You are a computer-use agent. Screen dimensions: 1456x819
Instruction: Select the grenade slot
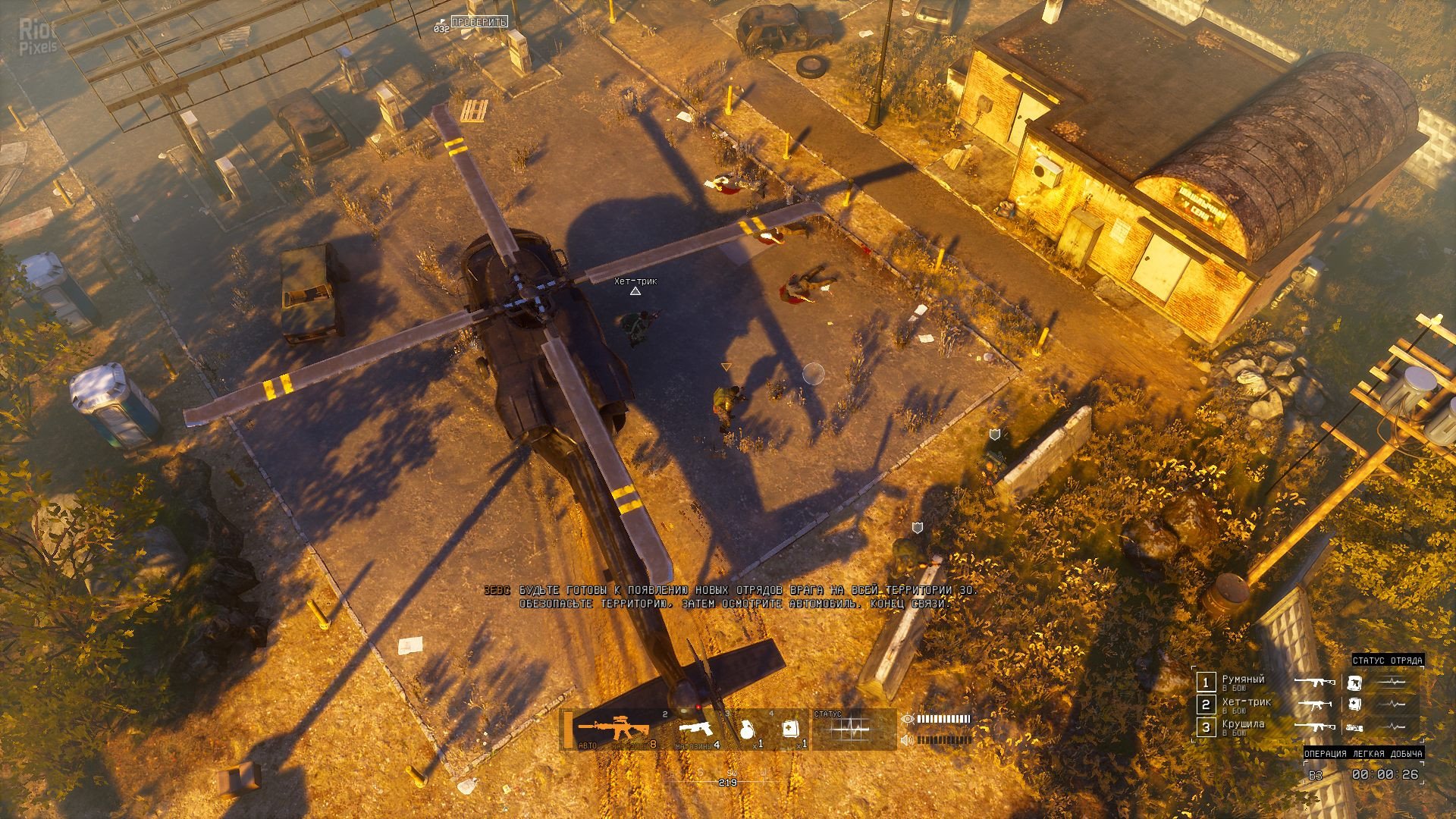point(745,730)
